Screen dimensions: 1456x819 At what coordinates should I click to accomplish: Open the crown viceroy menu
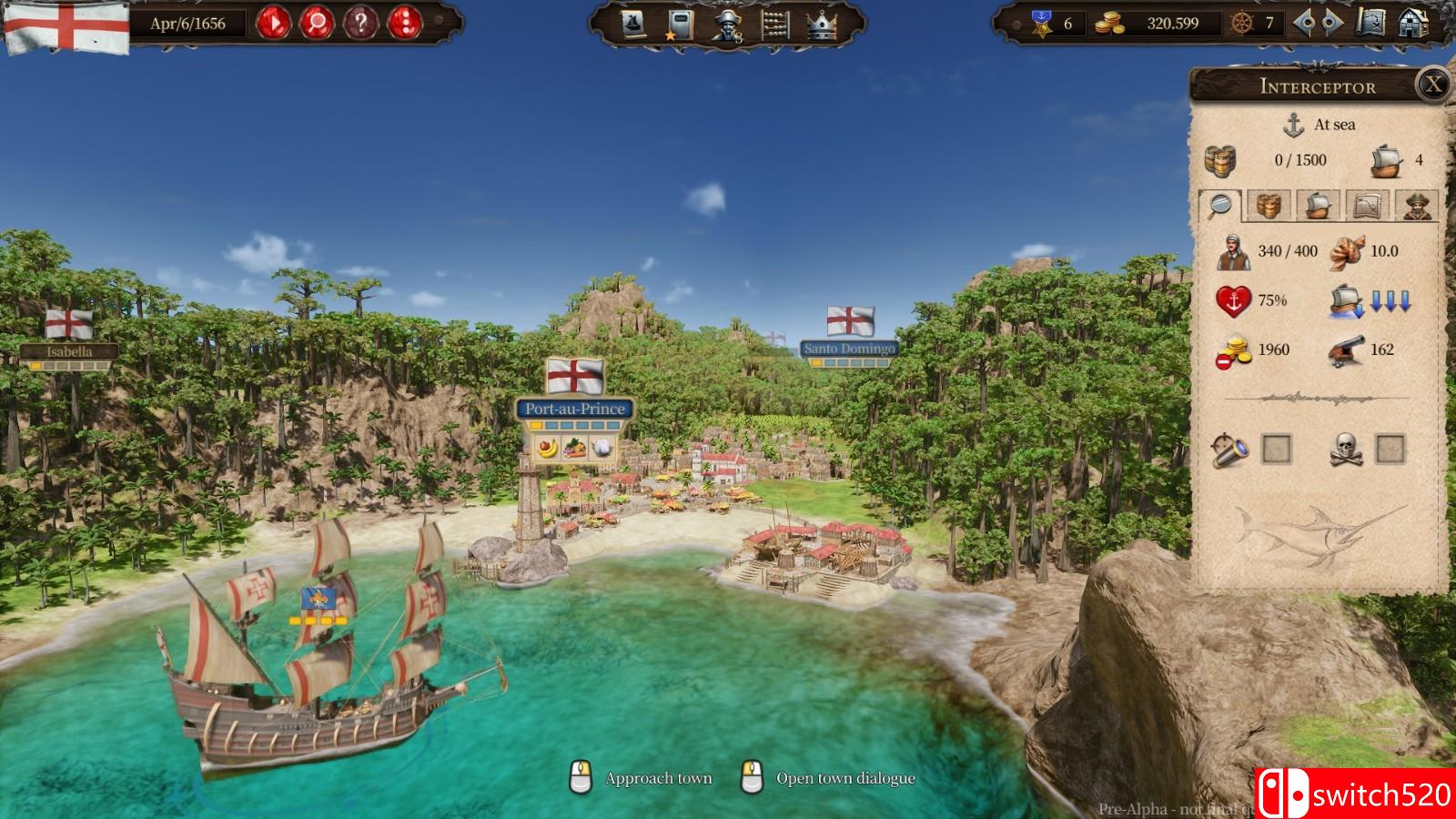[821, 25]
